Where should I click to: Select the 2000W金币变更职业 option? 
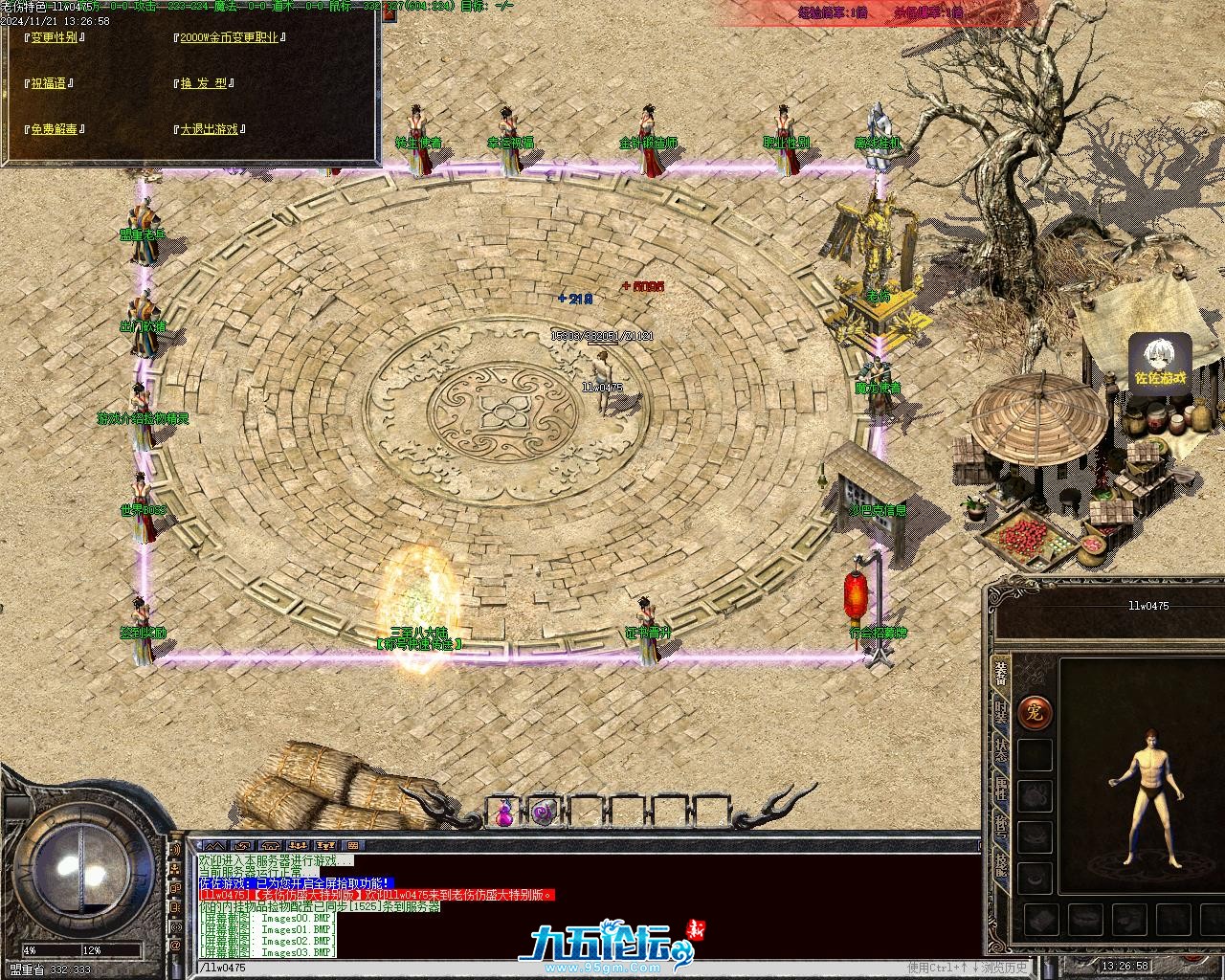(229, 37)
